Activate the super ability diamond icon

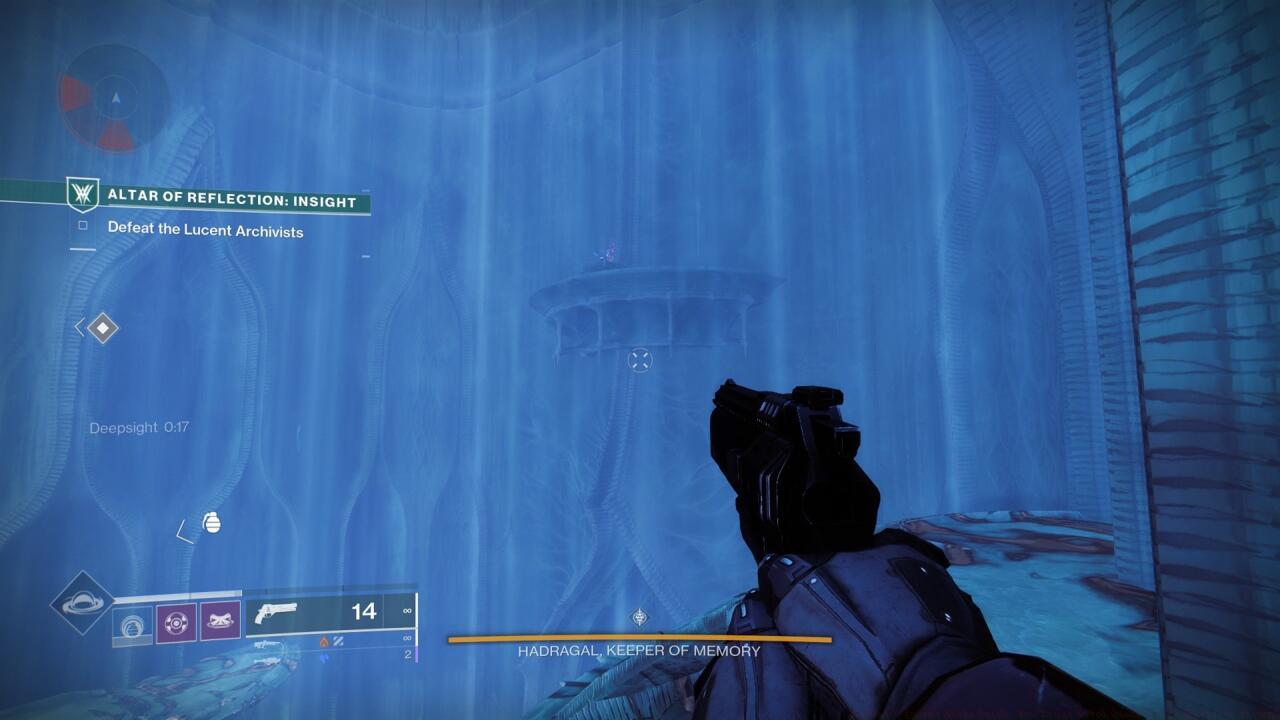(82, 602)
